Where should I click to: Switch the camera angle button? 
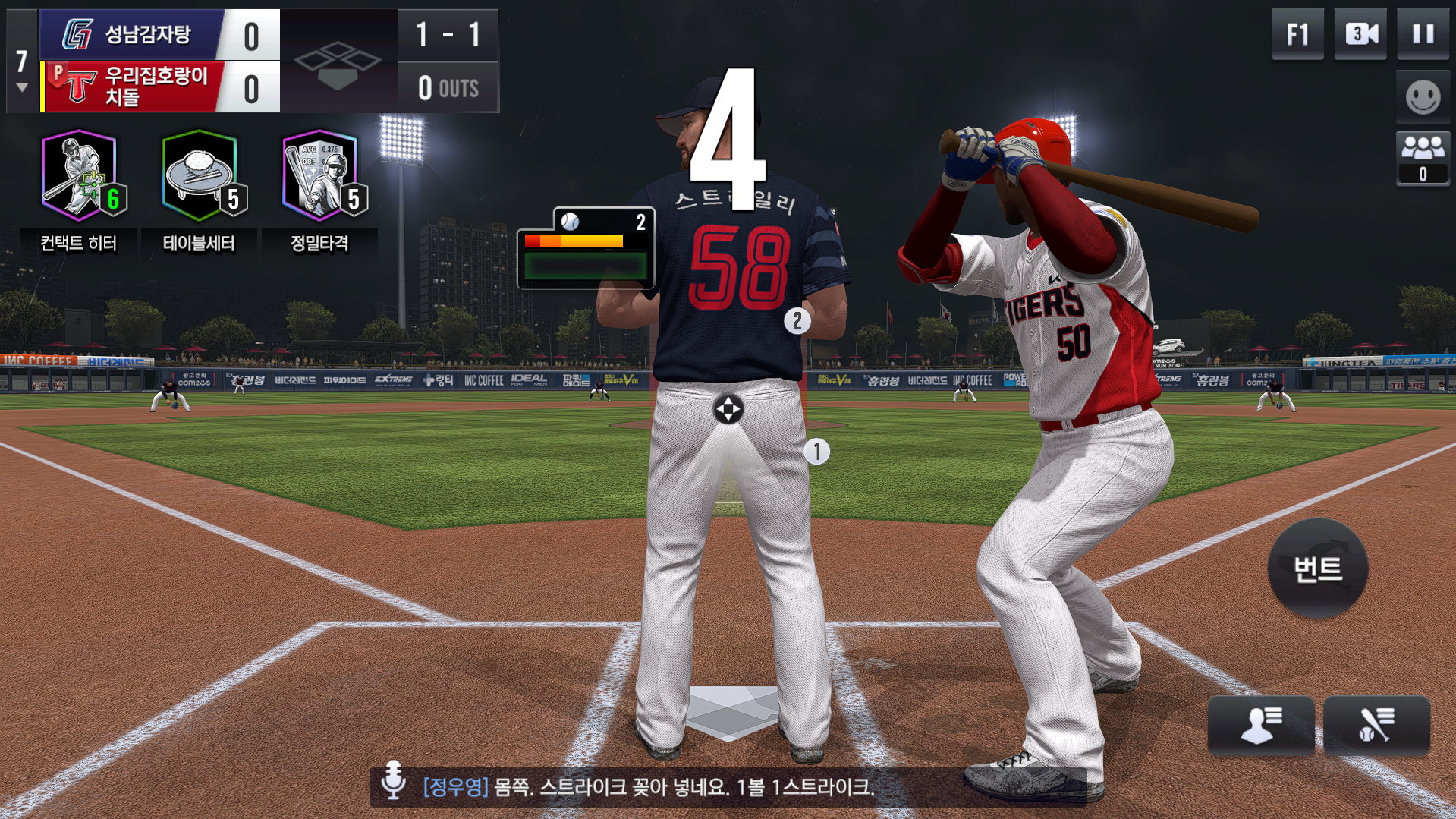click(x=1360, y=34)
